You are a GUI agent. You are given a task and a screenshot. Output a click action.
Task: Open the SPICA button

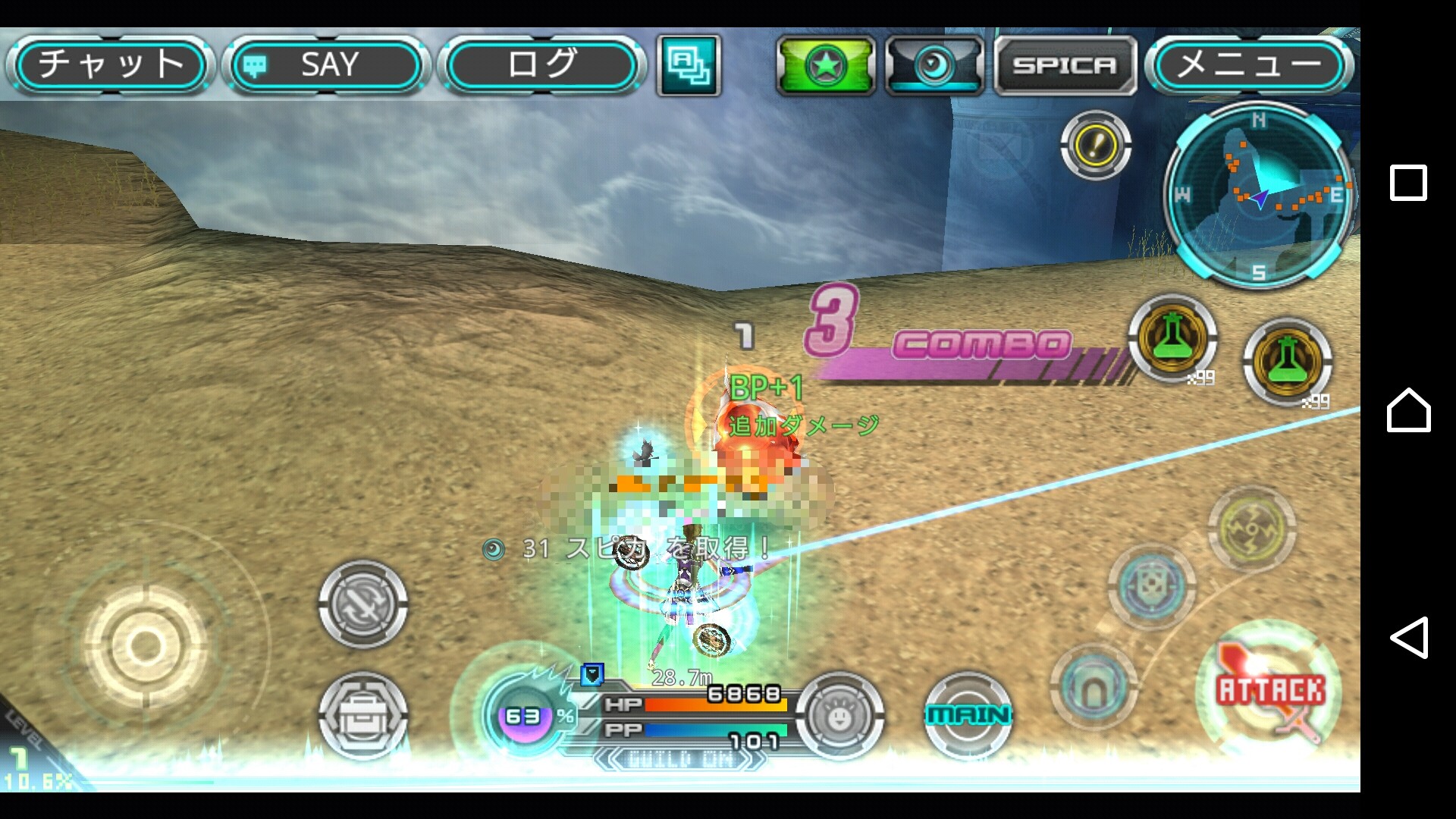pyautogui.click(x=1065, y=66)
